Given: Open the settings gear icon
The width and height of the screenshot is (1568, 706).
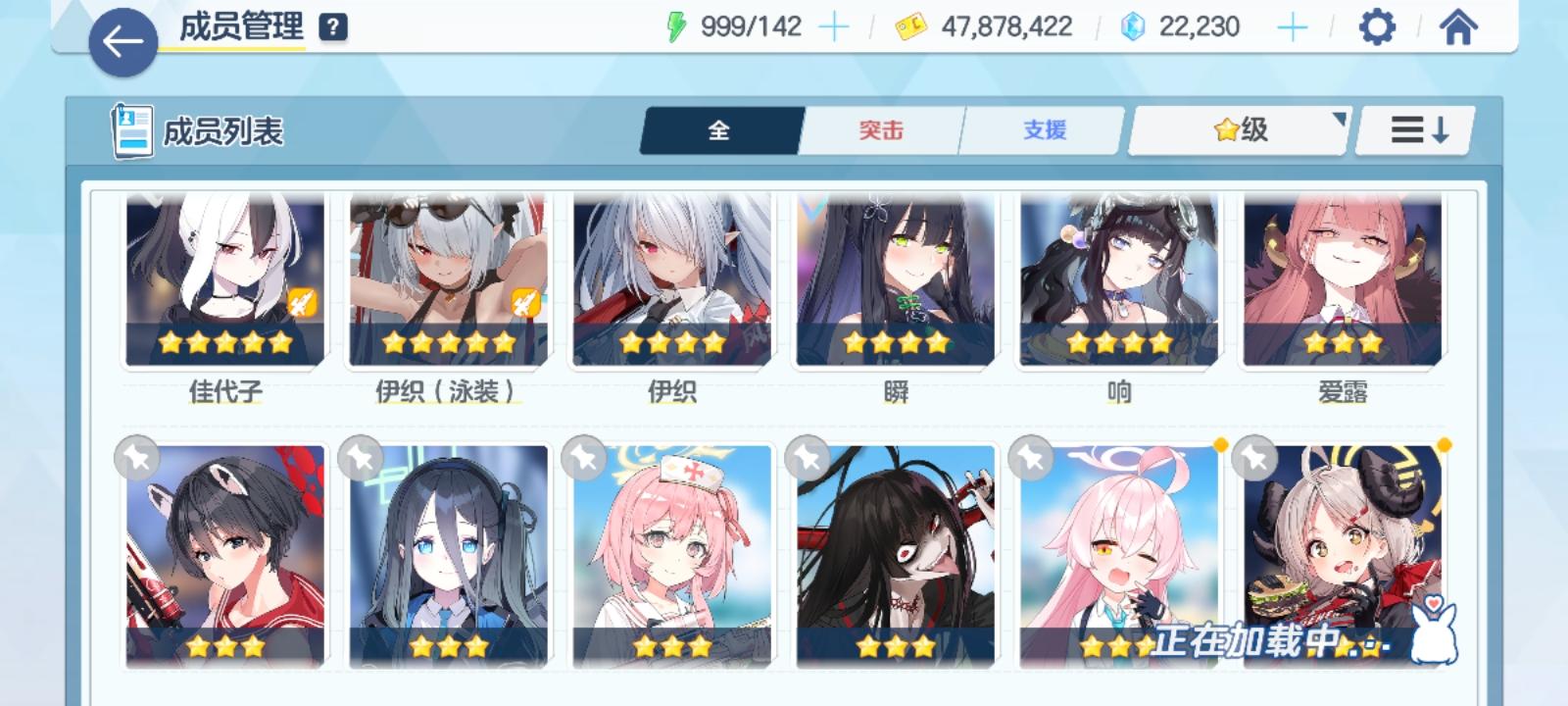Looking at the screenshot, I should click(x=1378, y=26).
